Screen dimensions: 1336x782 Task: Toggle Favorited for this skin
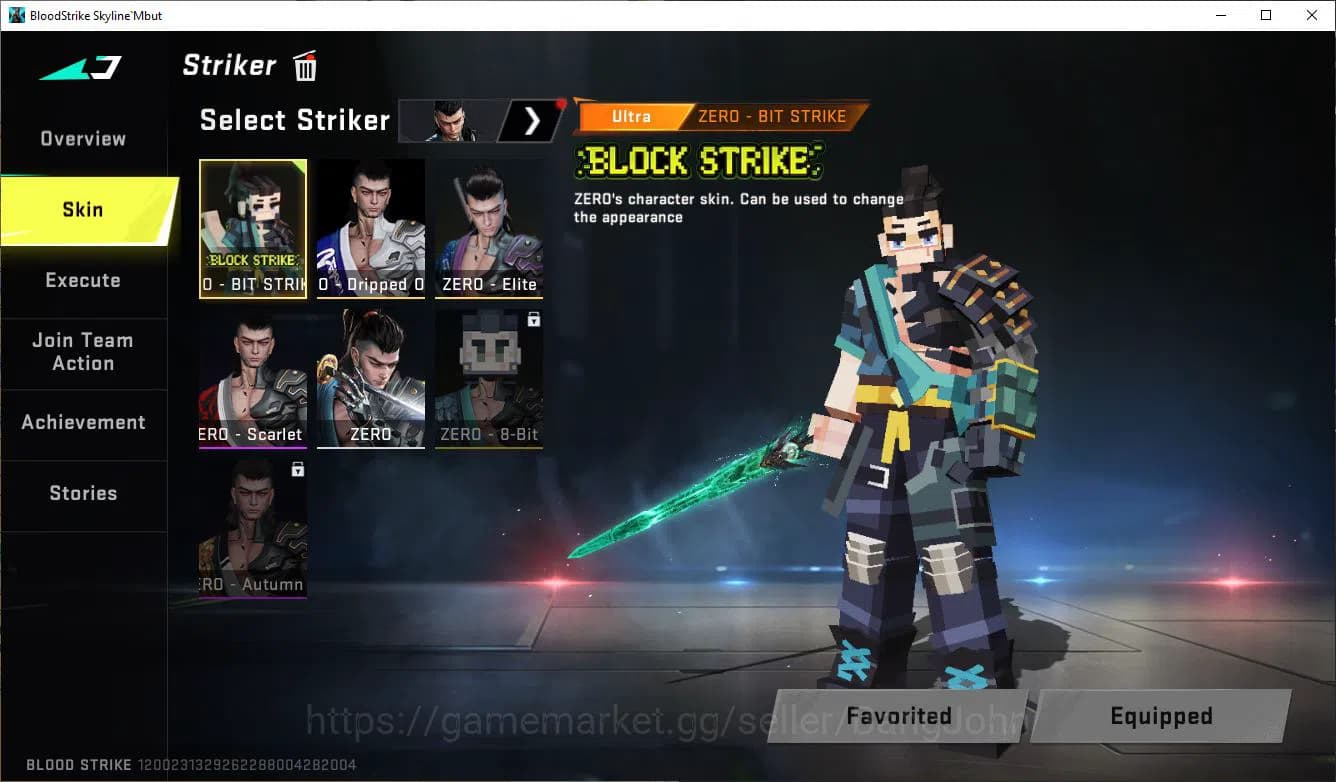click(898, 716)
